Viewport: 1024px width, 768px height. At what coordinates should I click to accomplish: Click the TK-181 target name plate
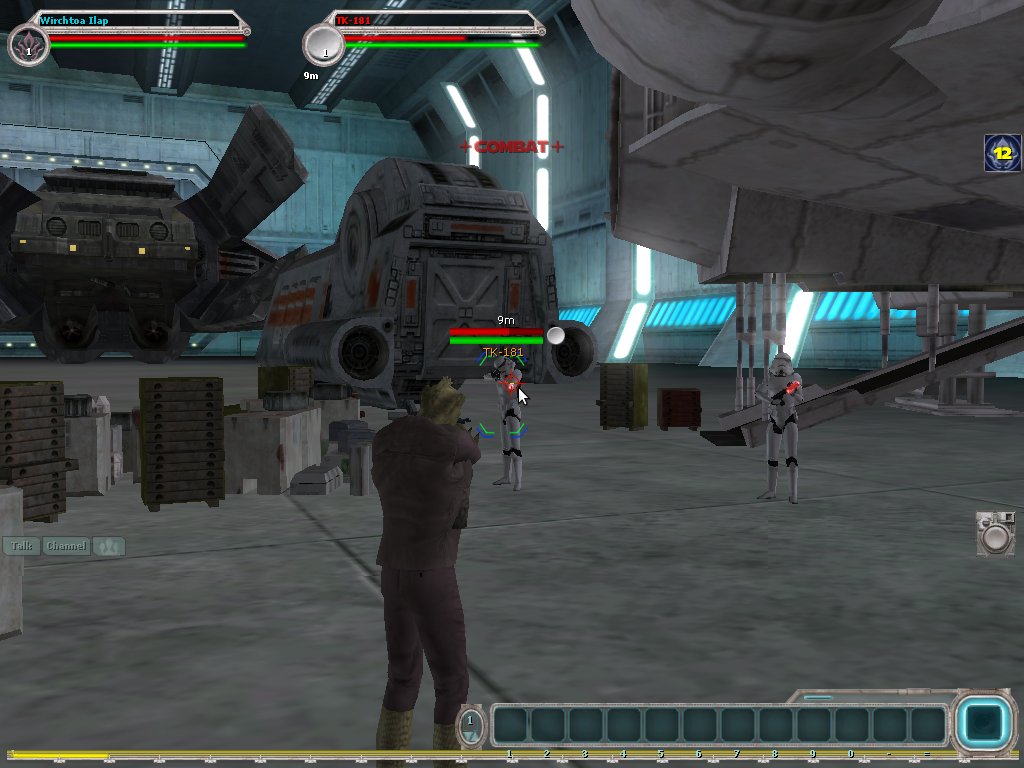pyautogui.click(x=440, y=19)
